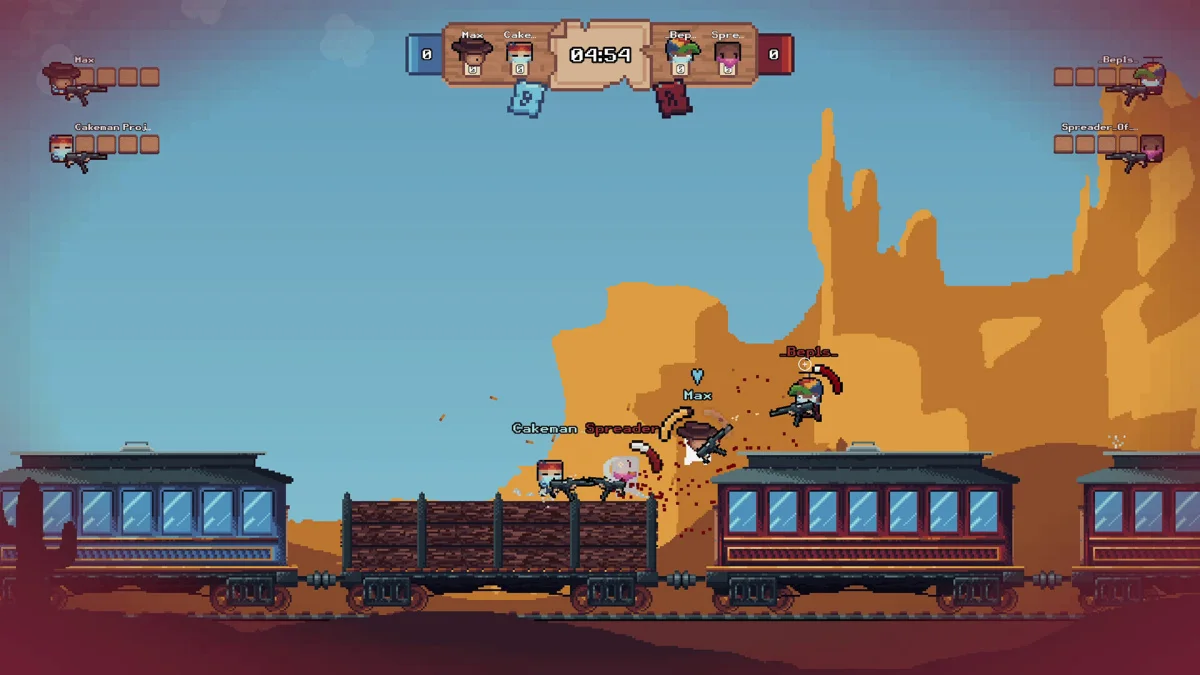Screen dimensions: 1200x675
Task: Click the red team flag icon
Action: click(674, 99)
